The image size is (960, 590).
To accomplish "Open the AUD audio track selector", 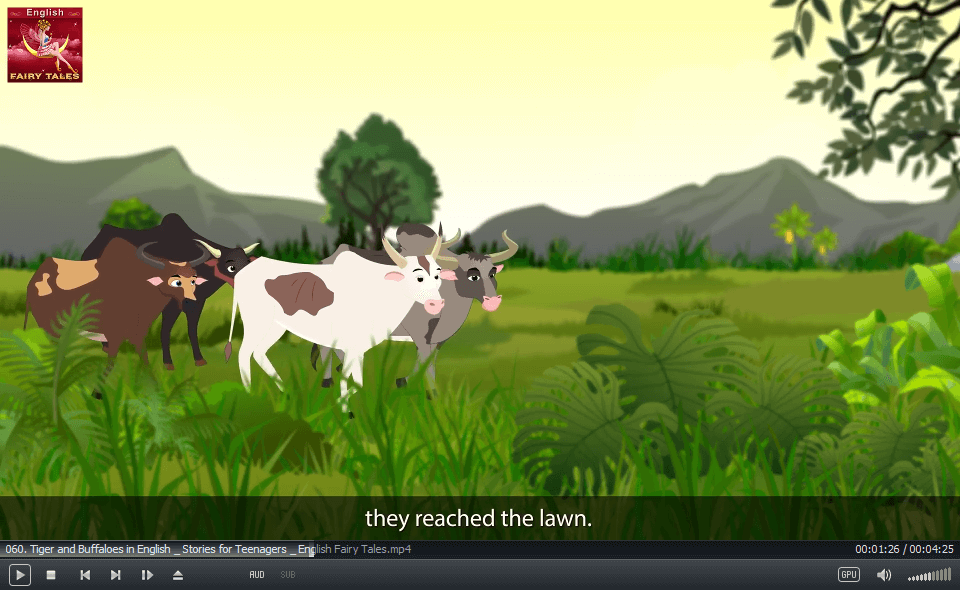I will point(257,575).
